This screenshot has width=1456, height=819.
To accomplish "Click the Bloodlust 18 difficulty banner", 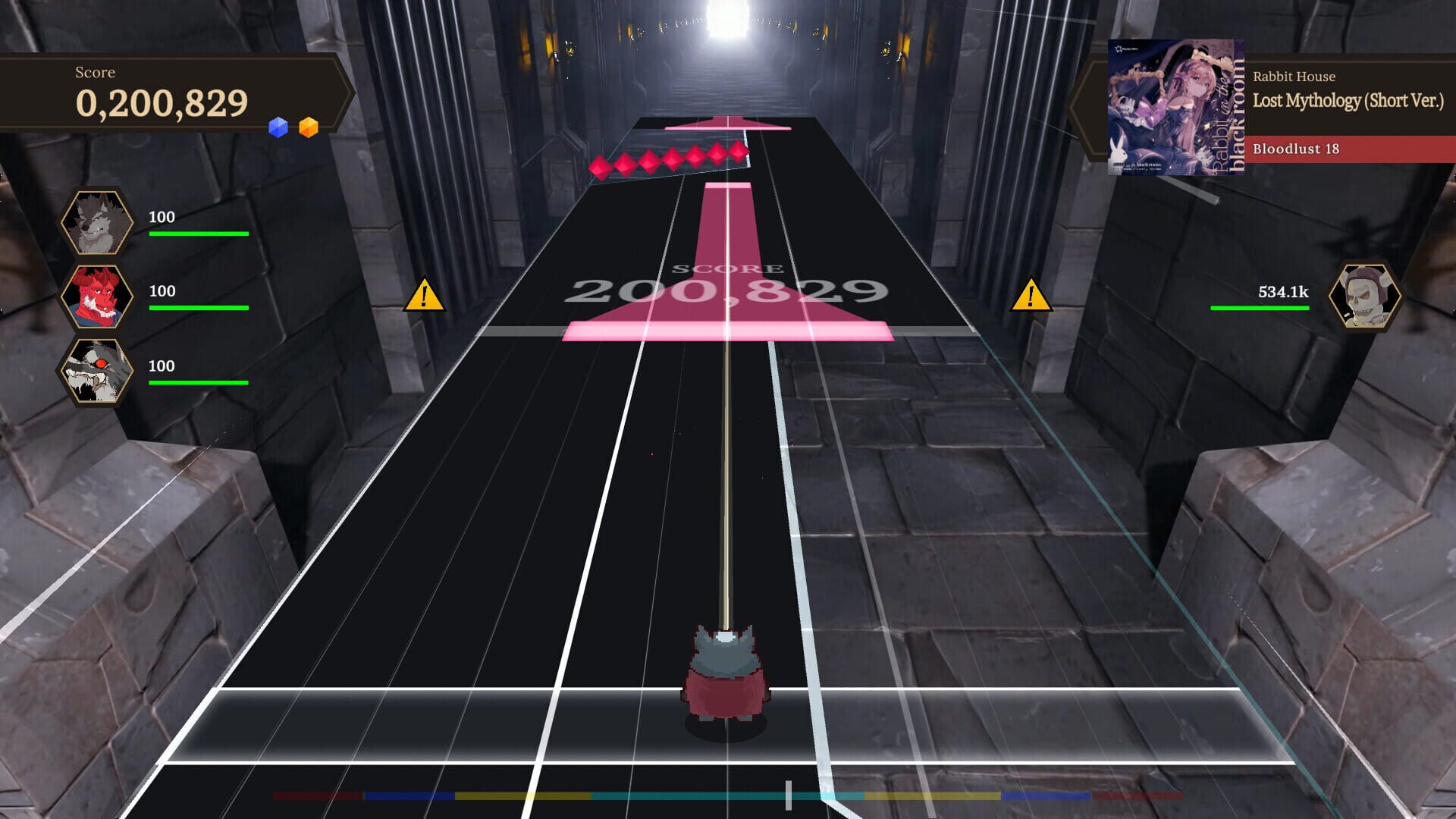I will click(x=1335, y=151).
